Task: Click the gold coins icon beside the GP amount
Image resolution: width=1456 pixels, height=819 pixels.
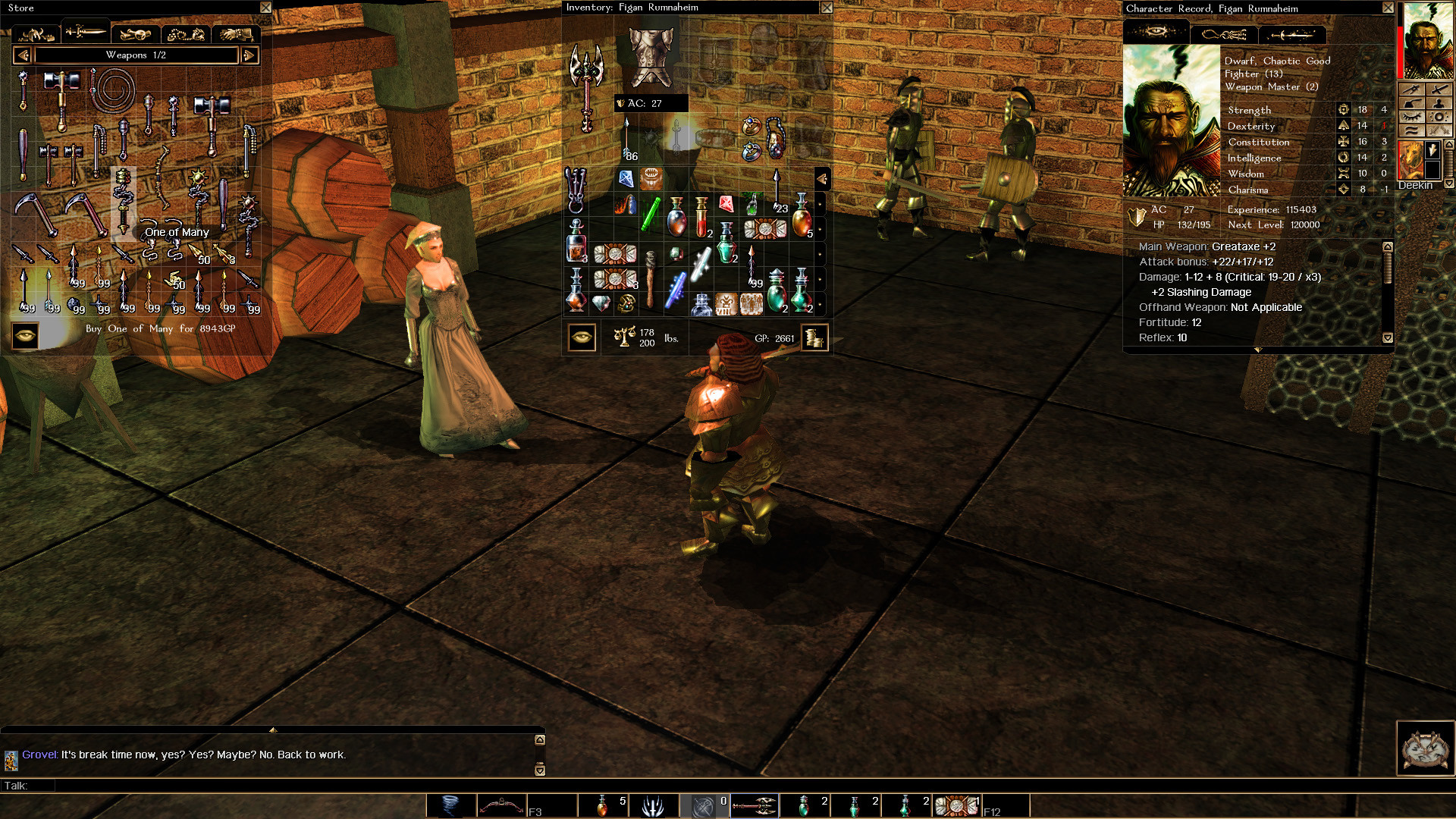Action: pyautogui.click(x=814, y=337)
